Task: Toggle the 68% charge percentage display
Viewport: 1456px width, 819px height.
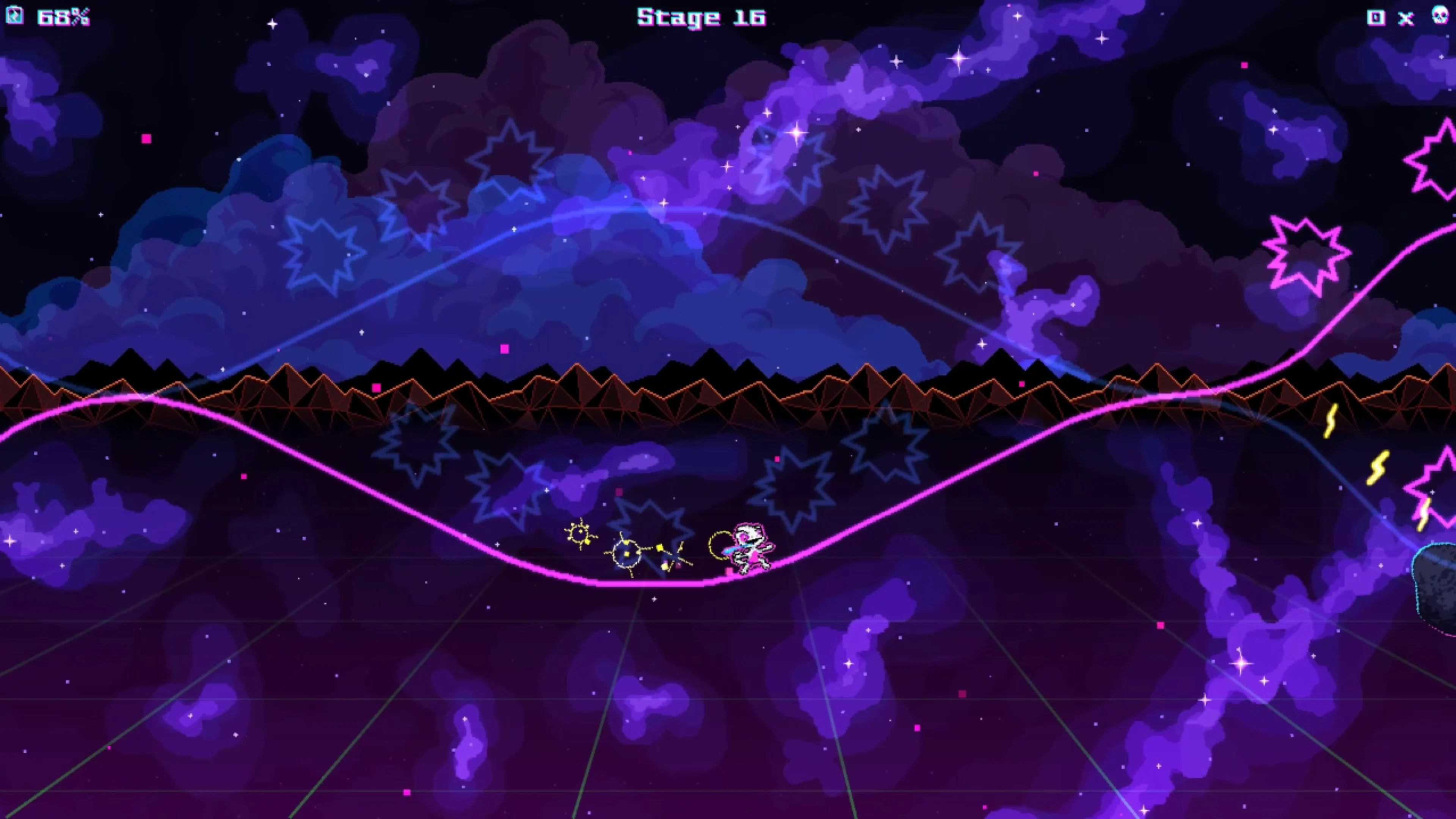Action: click(62, 16)
